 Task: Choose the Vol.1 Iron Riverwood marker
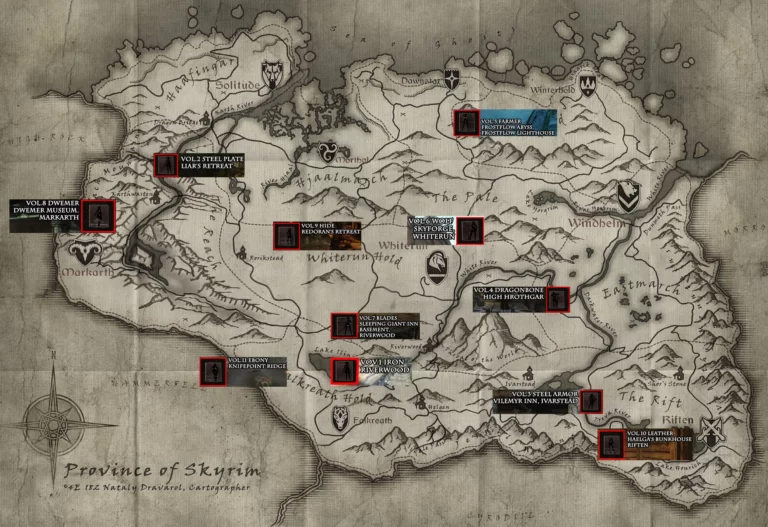[343, 371]
